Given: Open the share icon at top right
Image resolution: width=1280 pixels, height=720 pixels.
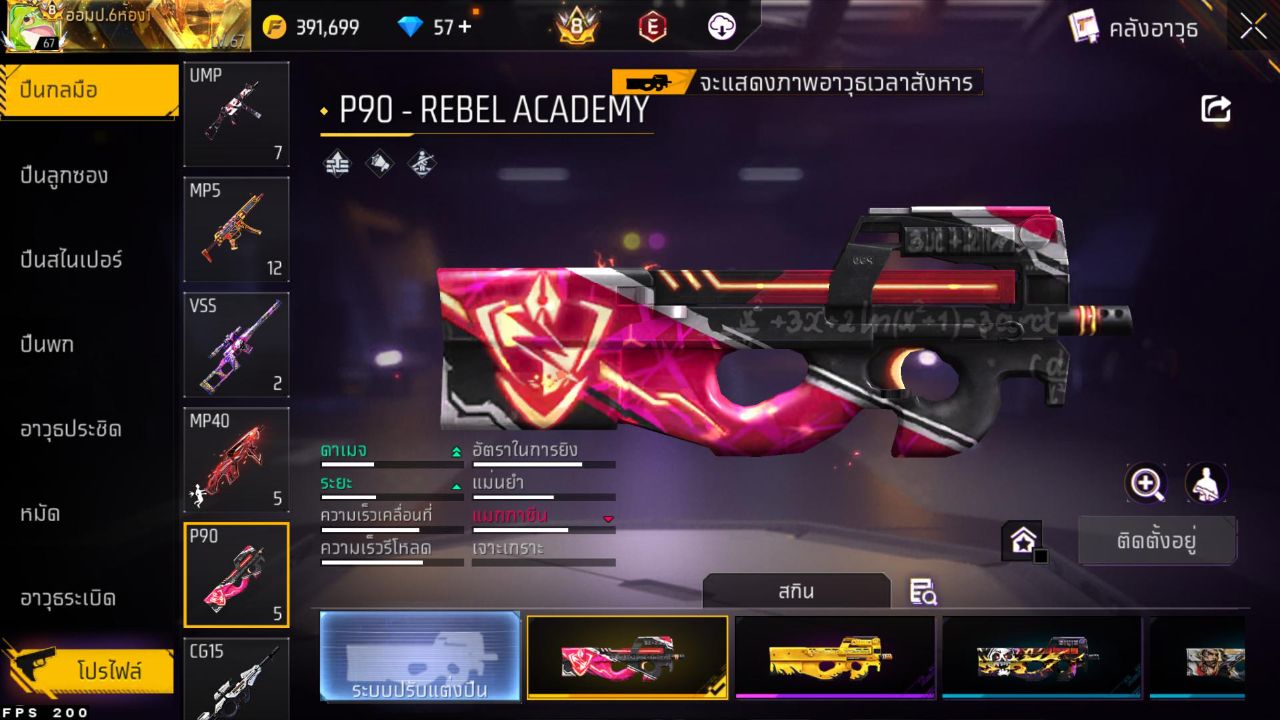Looking at the screenshot, I should click(x=1215, y=108).
